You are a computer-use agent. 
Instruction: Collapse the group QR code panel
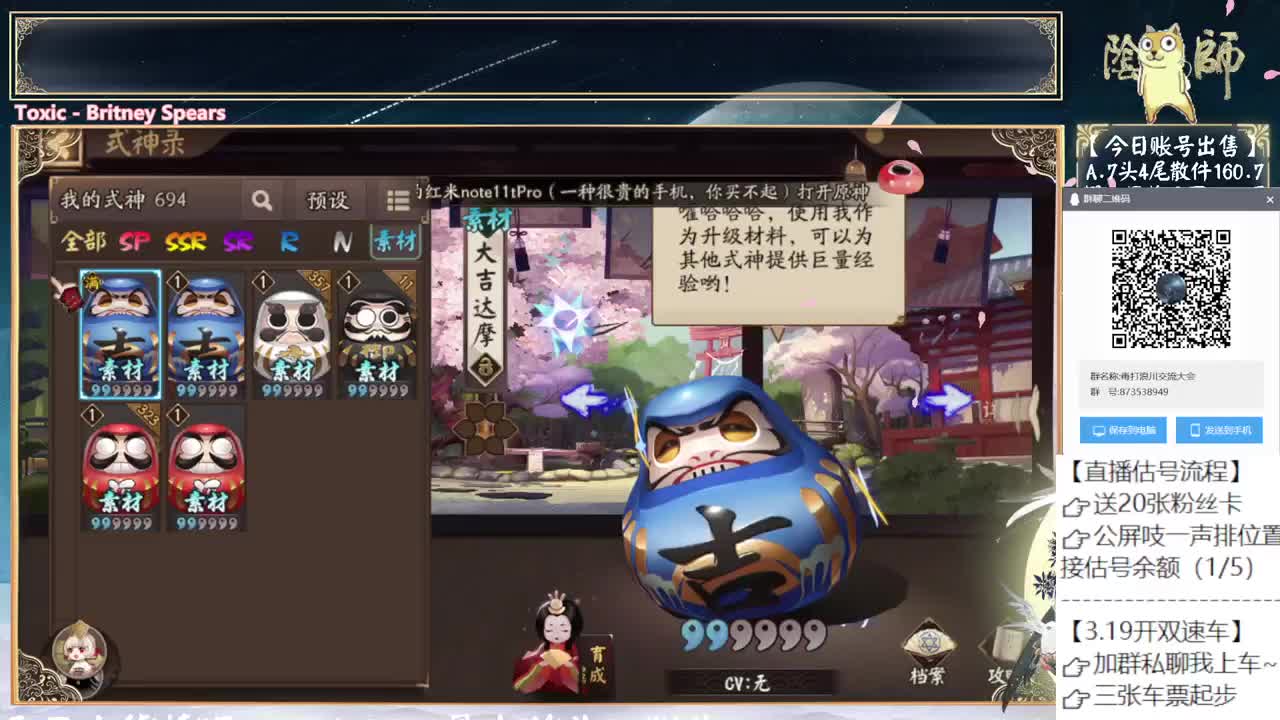tap(1269, 201)
